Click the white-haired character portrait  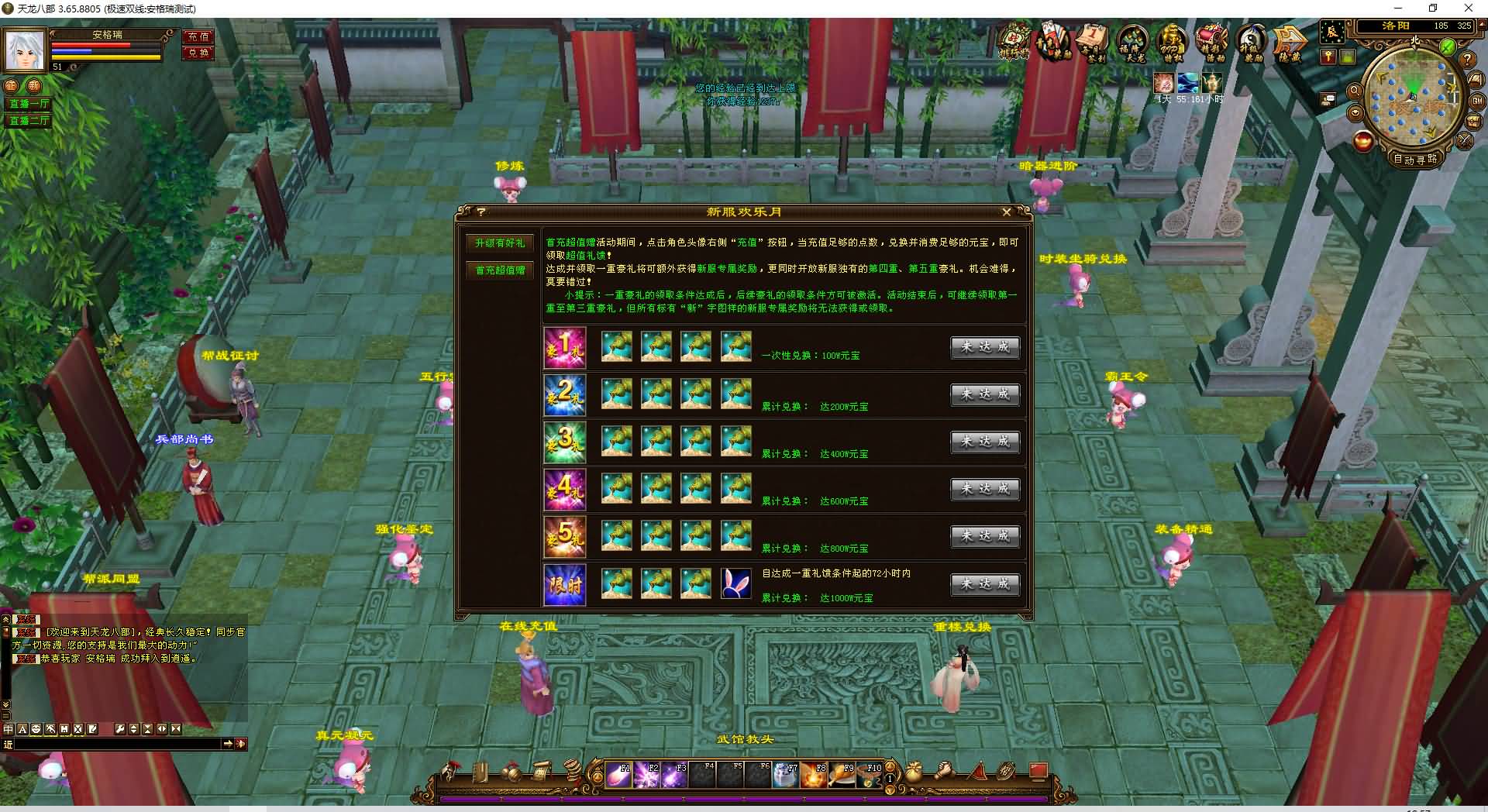pos(25,51)
